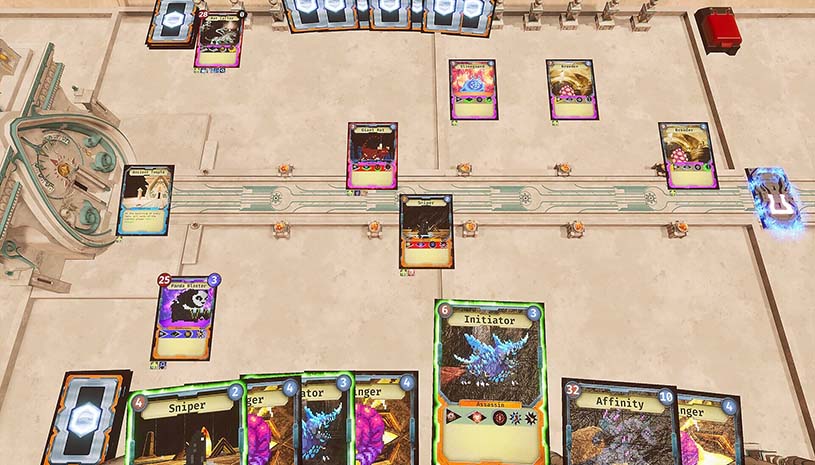This screenshot has width=815, height=465.
Task: Select the Giant Rat card on the board
Action: (x=372, y=156)
